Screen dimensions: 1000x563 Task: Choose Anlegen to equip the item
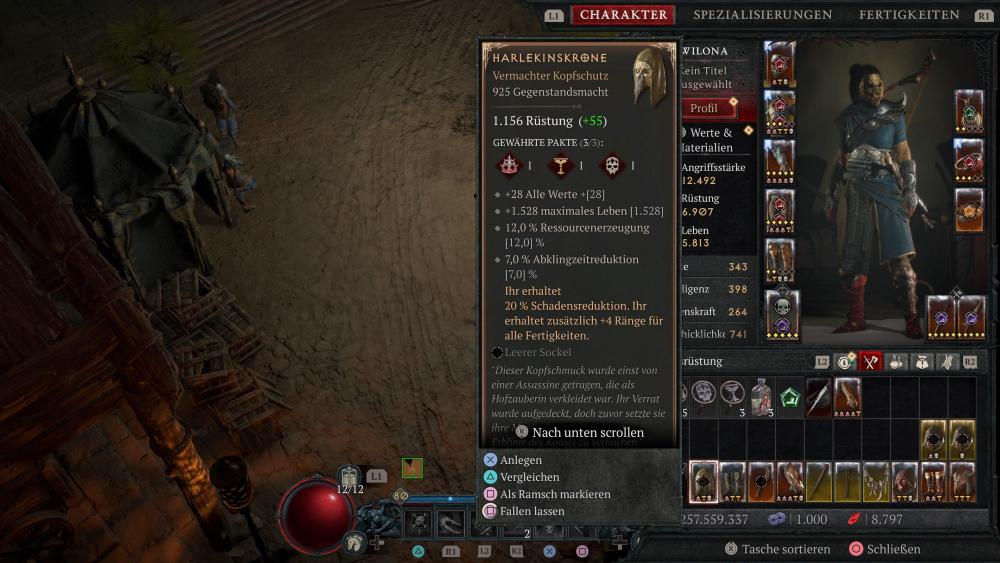tap(521, 460)
